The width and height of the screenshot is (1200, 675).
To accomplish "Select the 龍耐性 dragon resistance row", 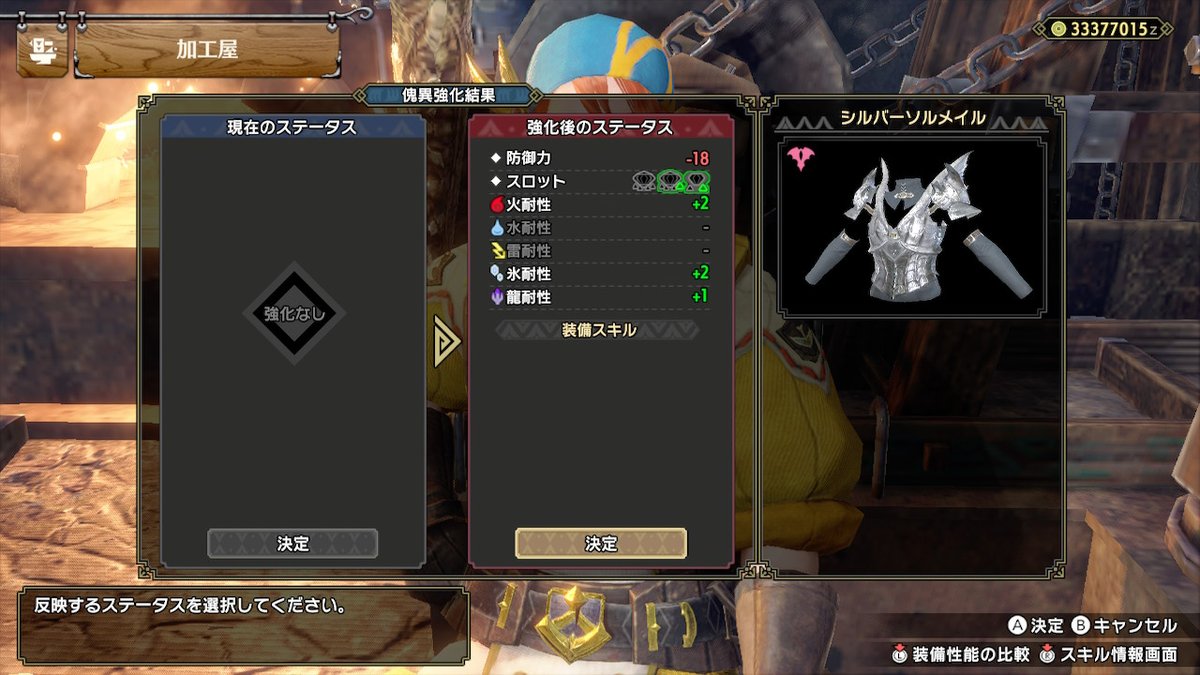I will pos(601,297).
